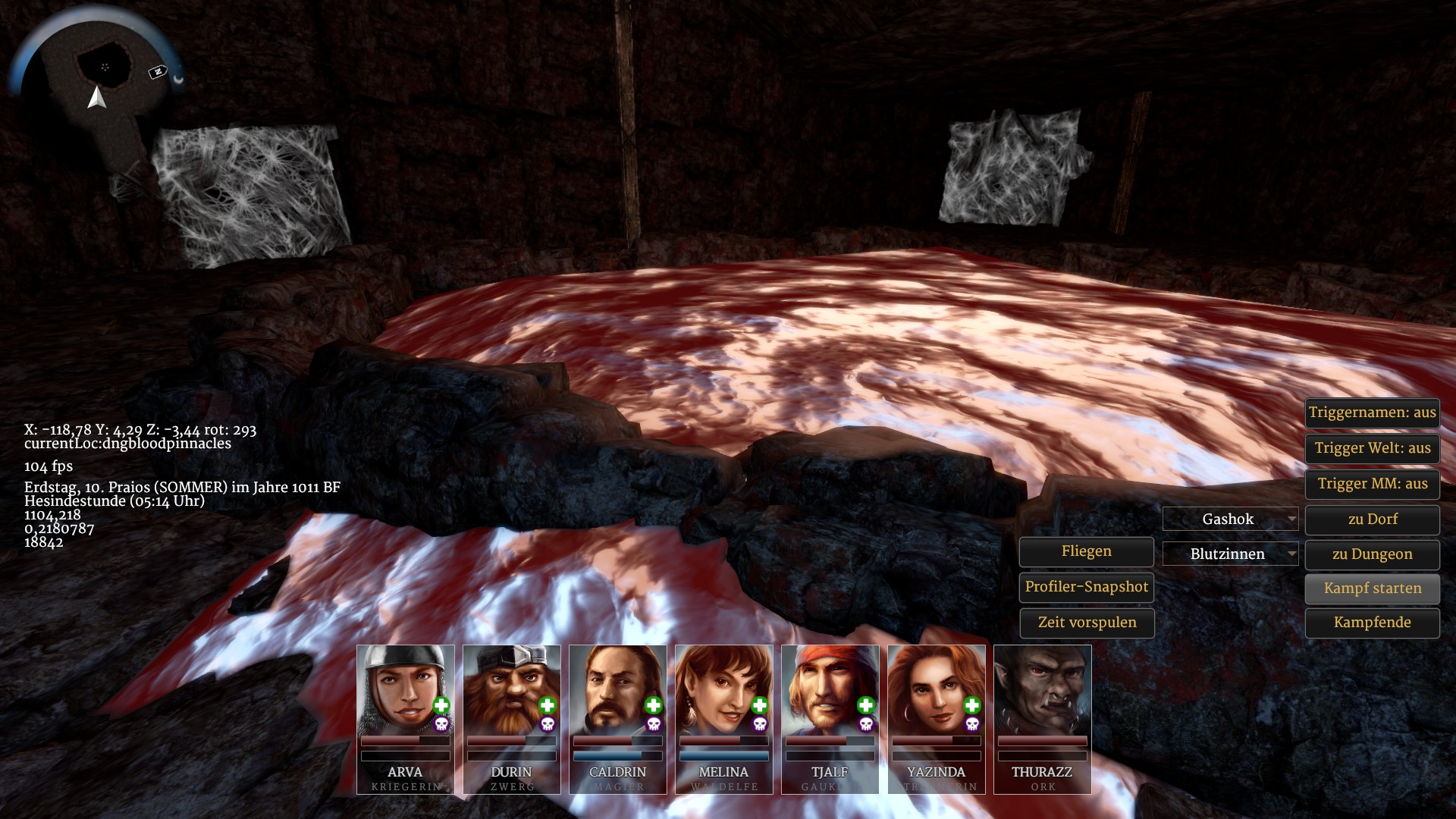End combat with Kampfende button

[x=1372, y=623]
